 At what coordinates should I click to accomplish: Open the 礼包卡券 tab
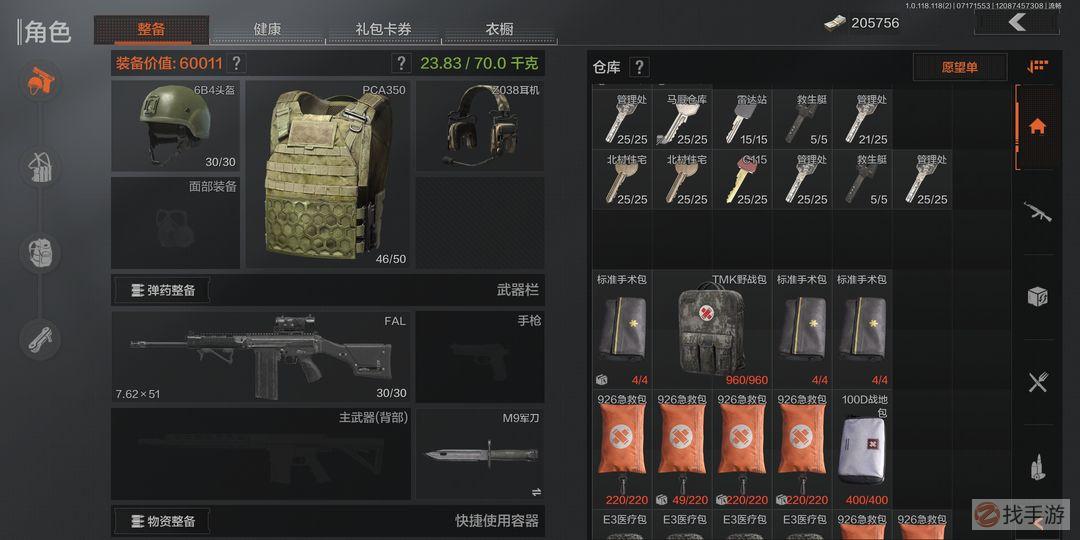[x=383, y=29]
